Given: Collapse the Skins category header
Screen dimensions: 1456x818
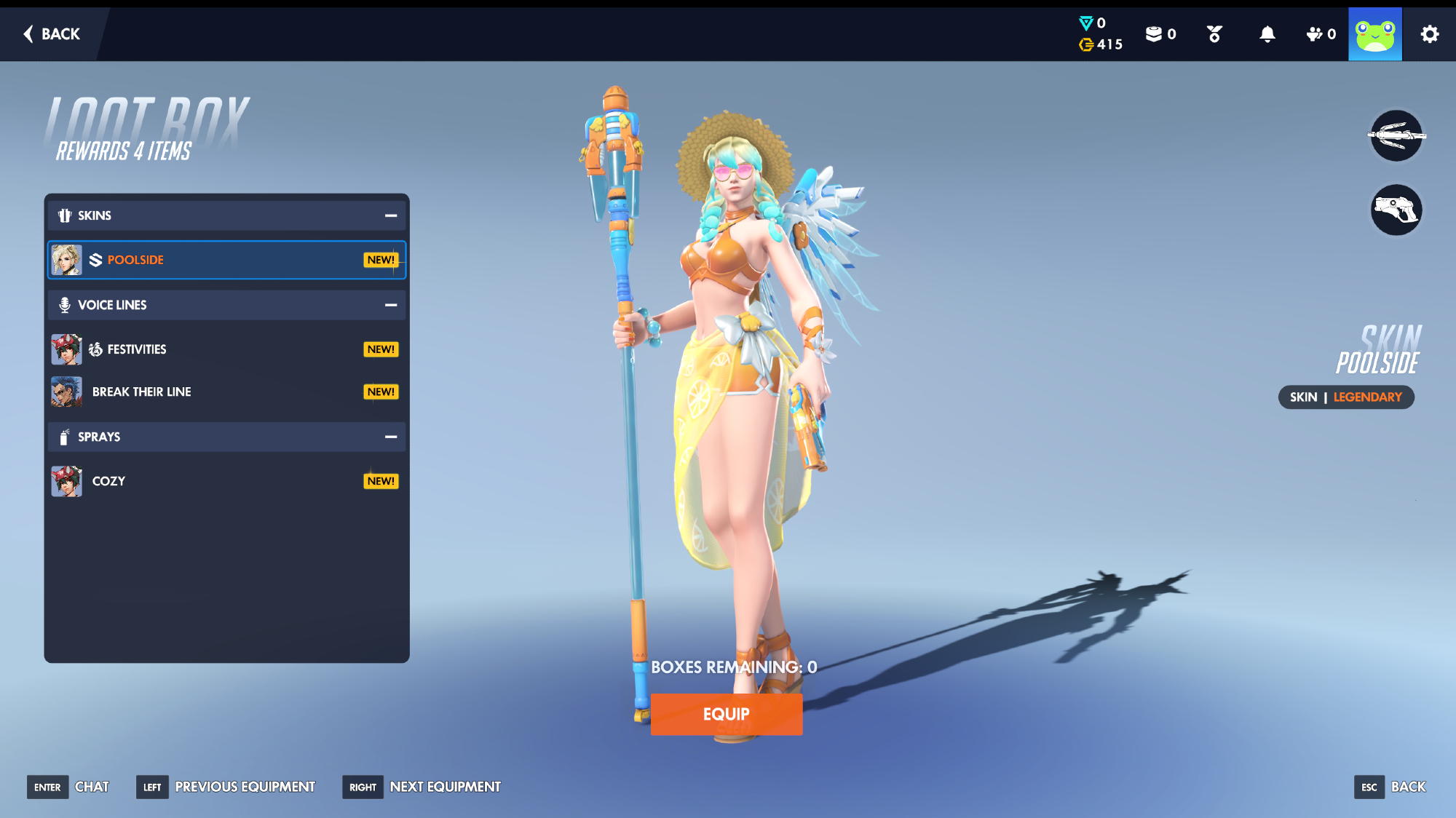Looking at the screenshot, I should tap(391, 215).
